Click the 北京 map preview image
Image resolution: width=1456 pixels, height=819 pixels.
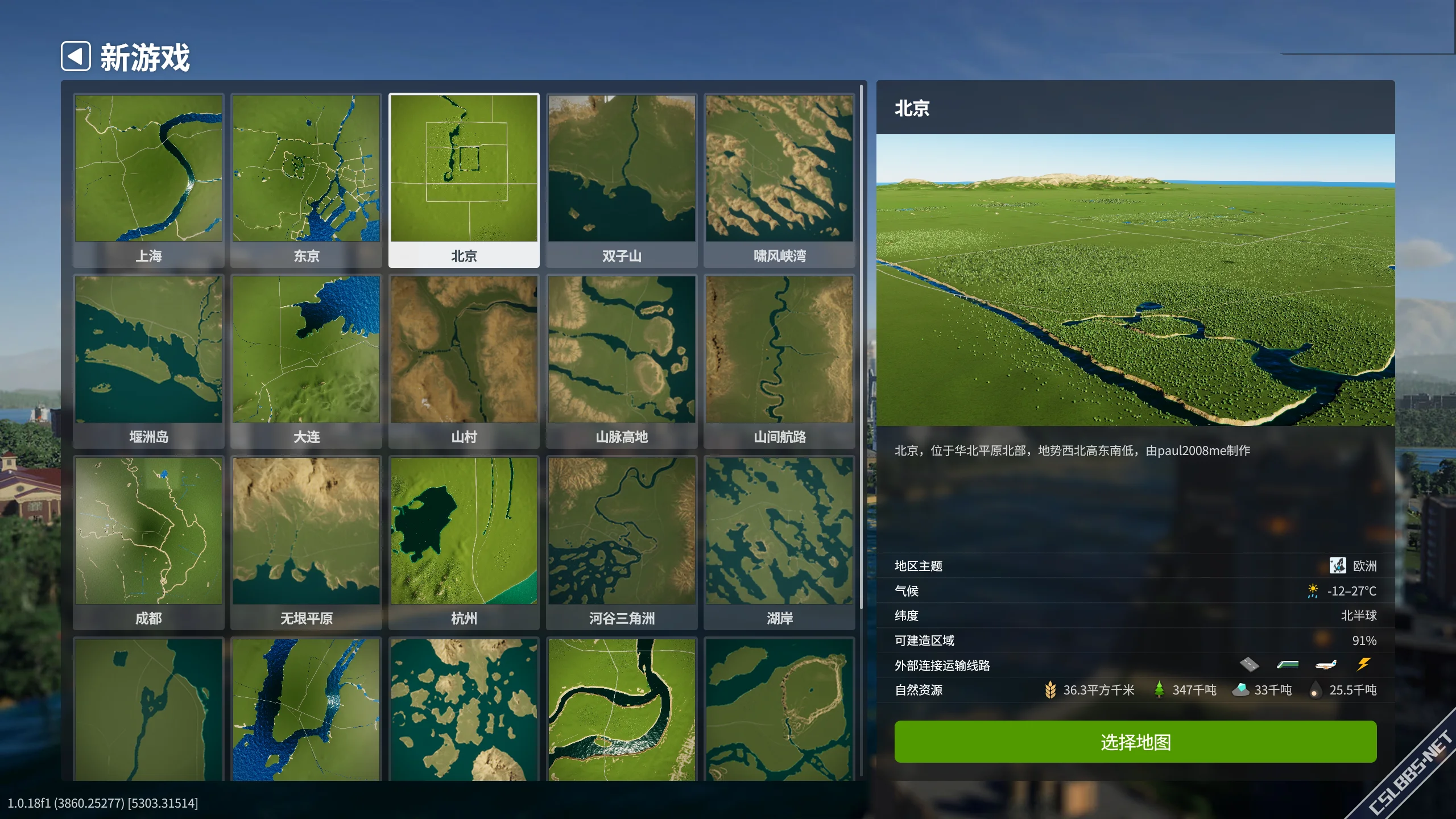click(x=1135, y=280)
